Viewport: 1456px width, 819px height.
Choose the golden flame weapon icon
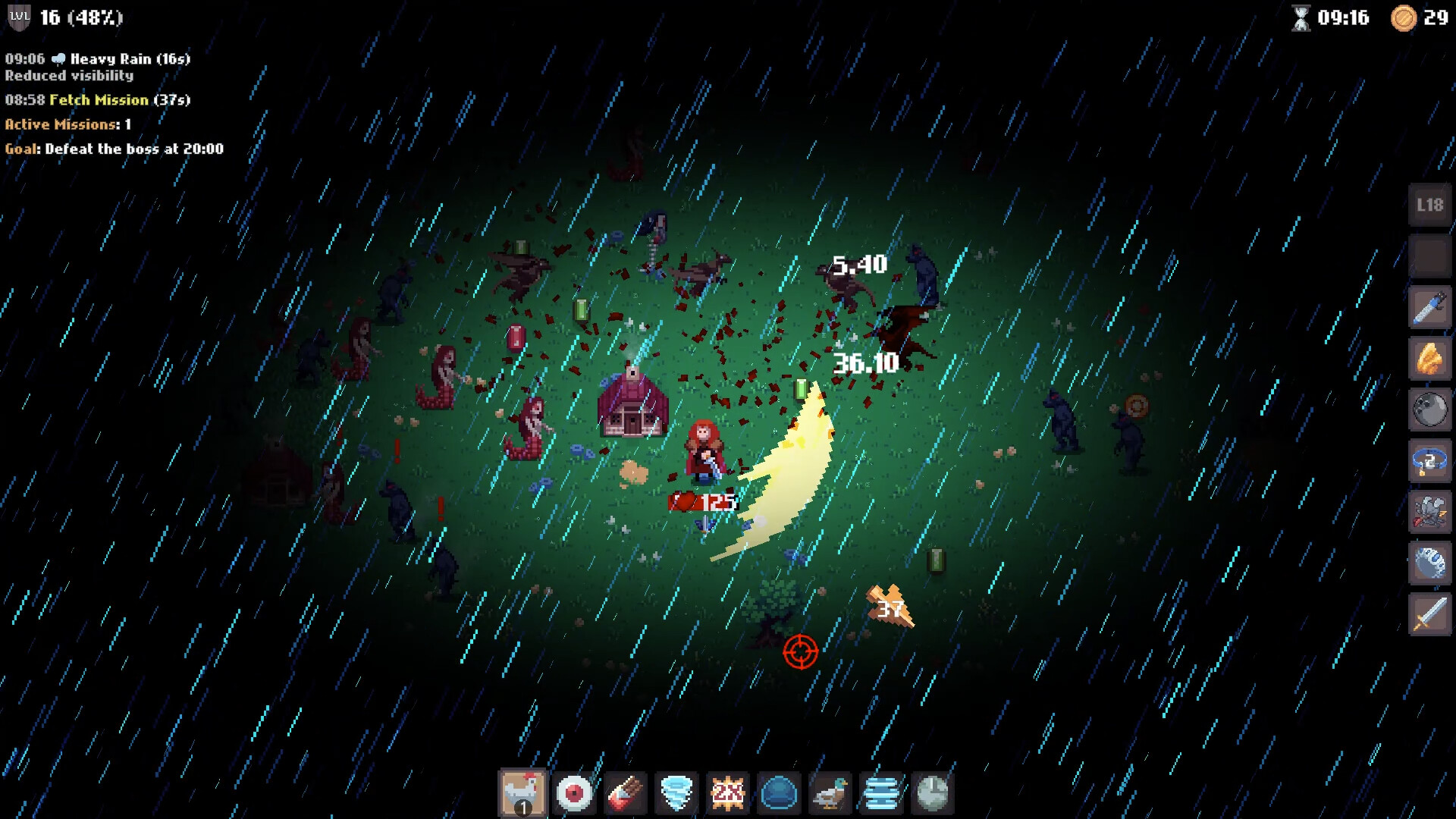pos(1430,359)
